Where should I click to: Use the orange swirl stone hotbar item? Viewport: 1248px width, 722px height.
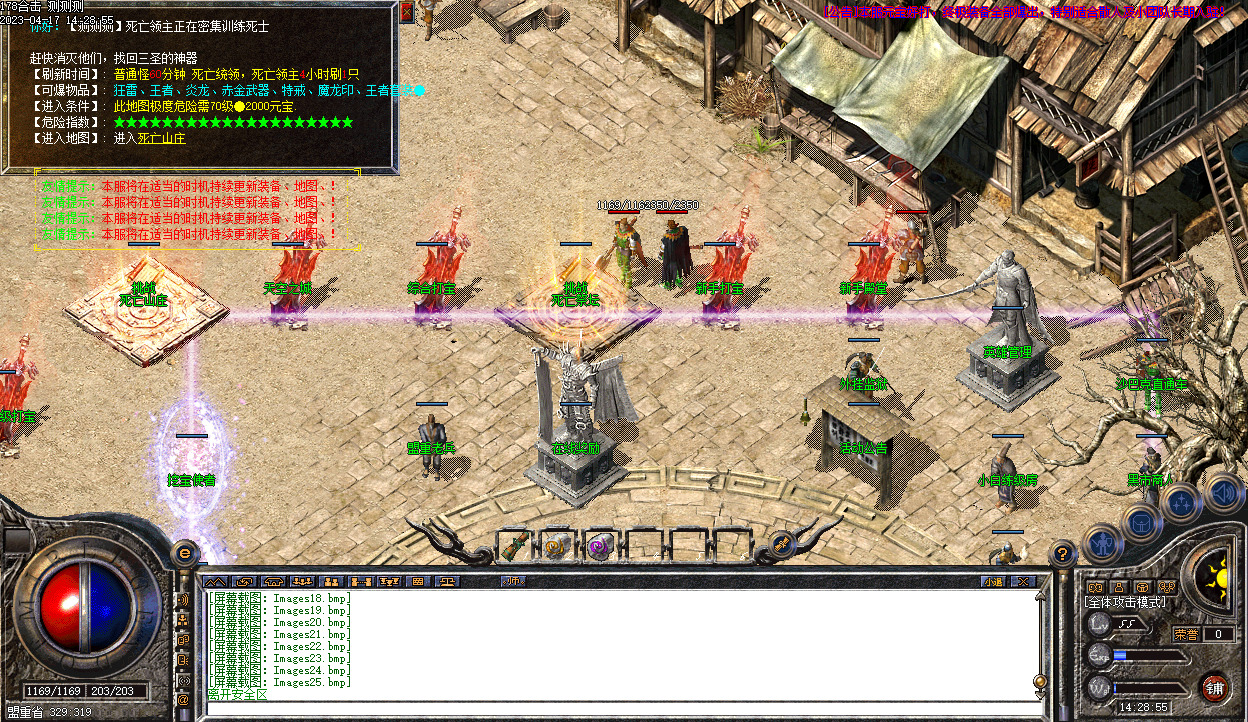click(556, 546)
